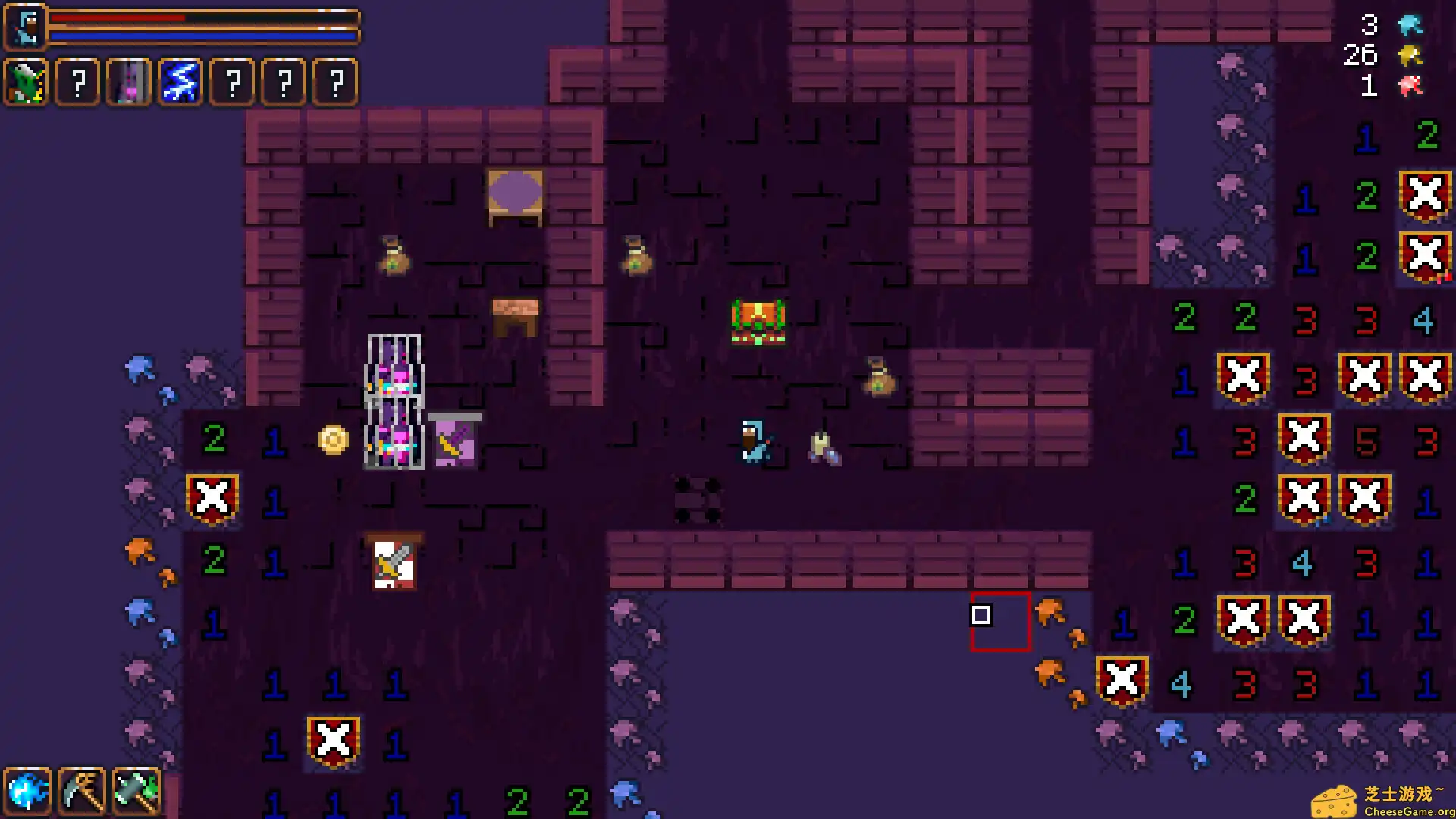The image size is (1456, 819).
Task: Activate the blue scrying orb tool
Action: (28, 790)
